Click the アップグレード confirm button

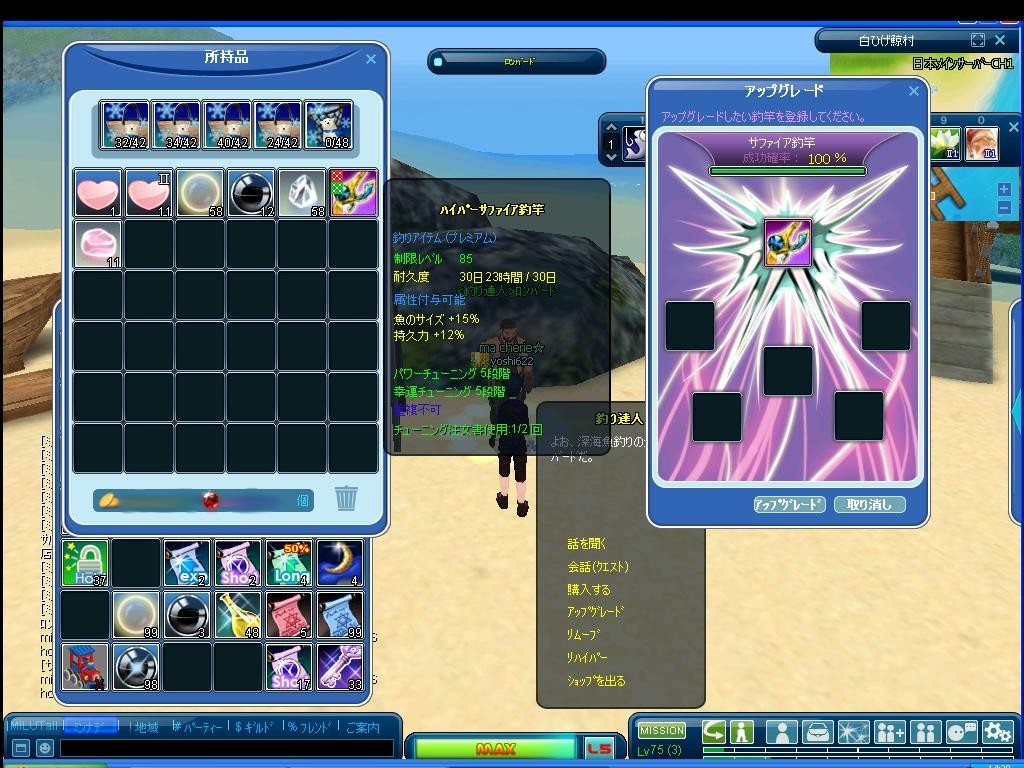[789, 505]
